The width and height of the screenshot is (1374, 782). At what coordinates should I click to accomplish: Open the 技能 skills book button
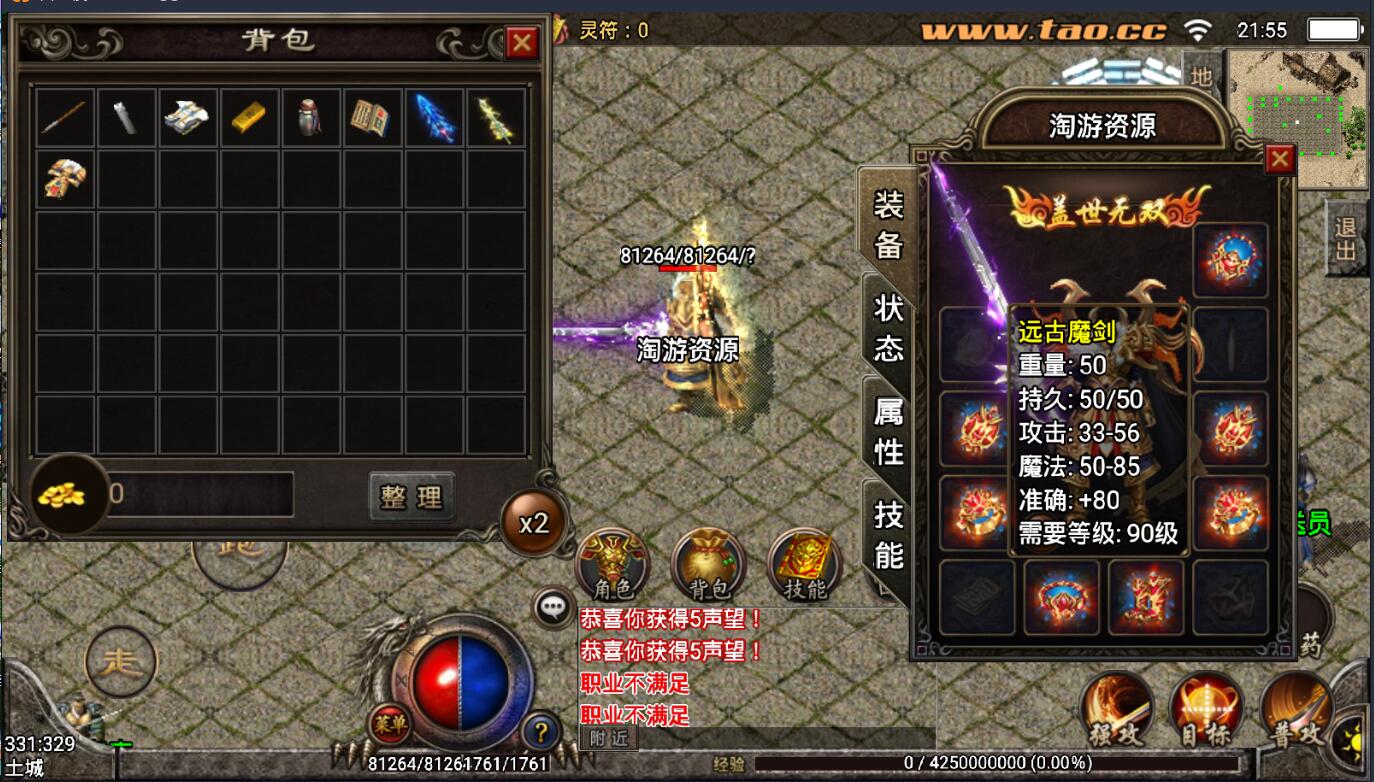(x=805, y=565)
